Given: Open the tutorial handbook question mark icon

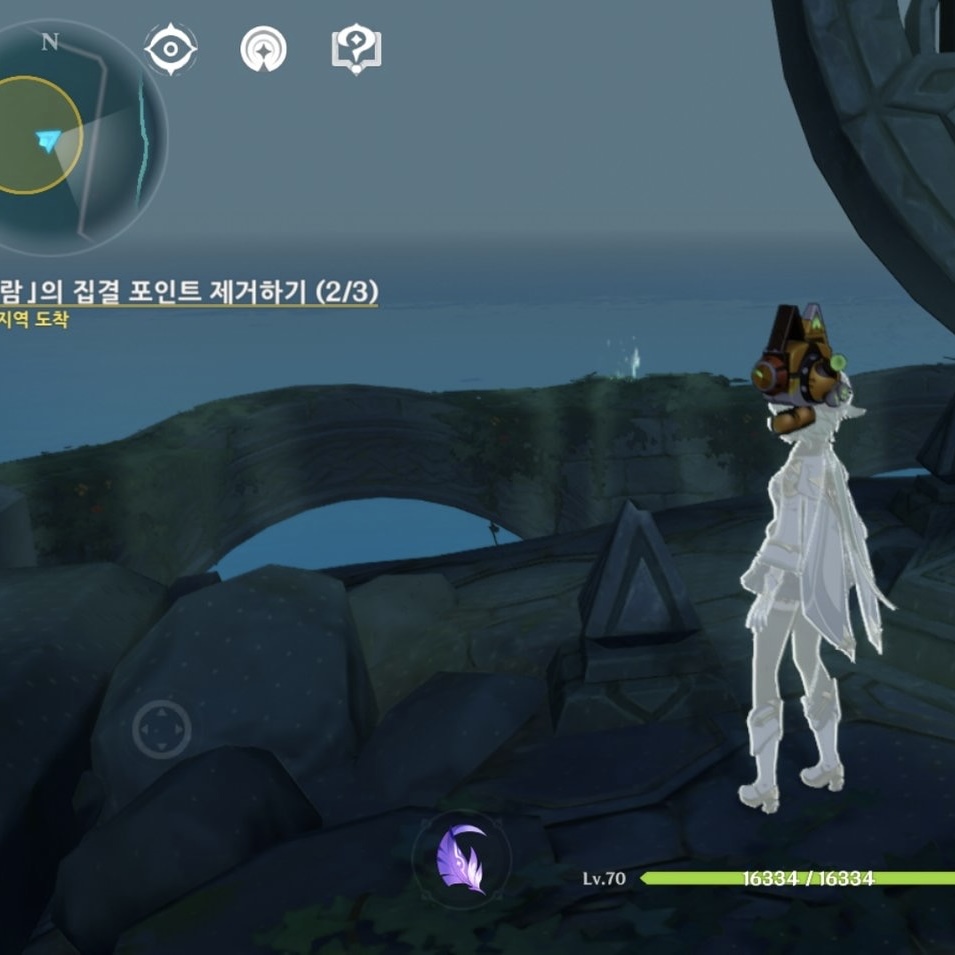Looking at the screenshot, I should point(356,49).
